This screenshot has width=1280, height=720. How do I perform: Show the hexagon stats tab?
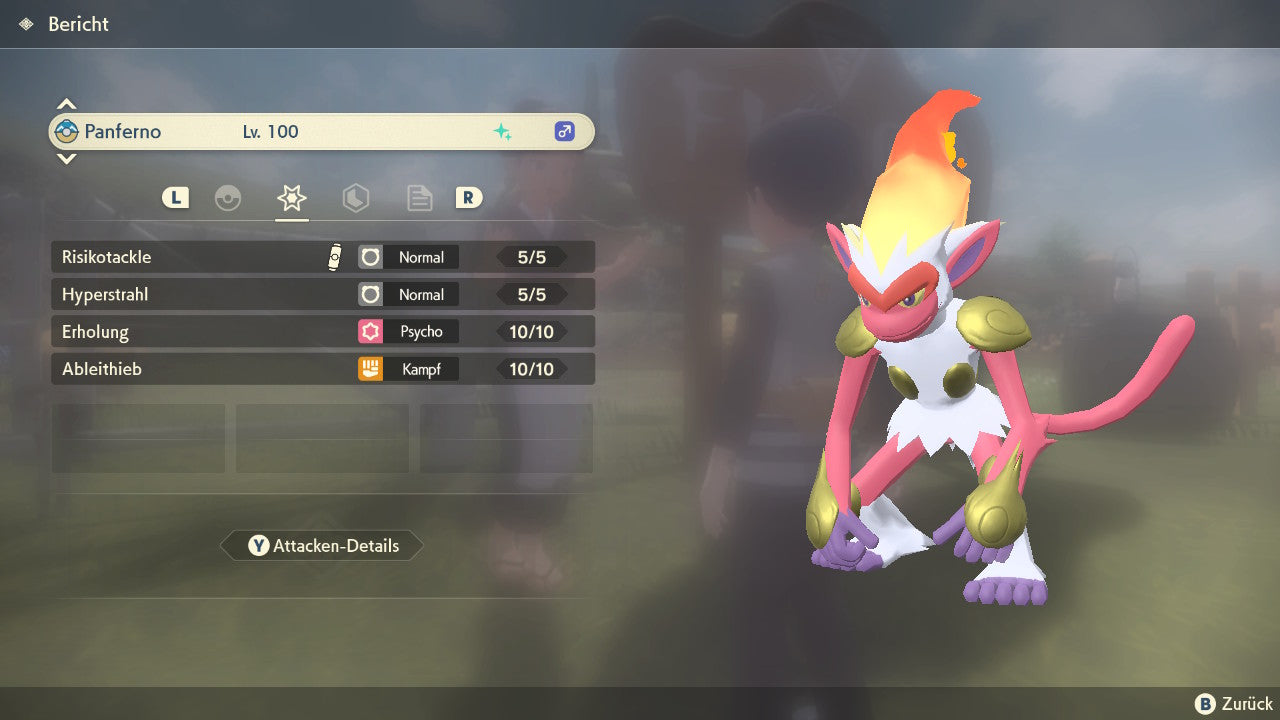356,198
